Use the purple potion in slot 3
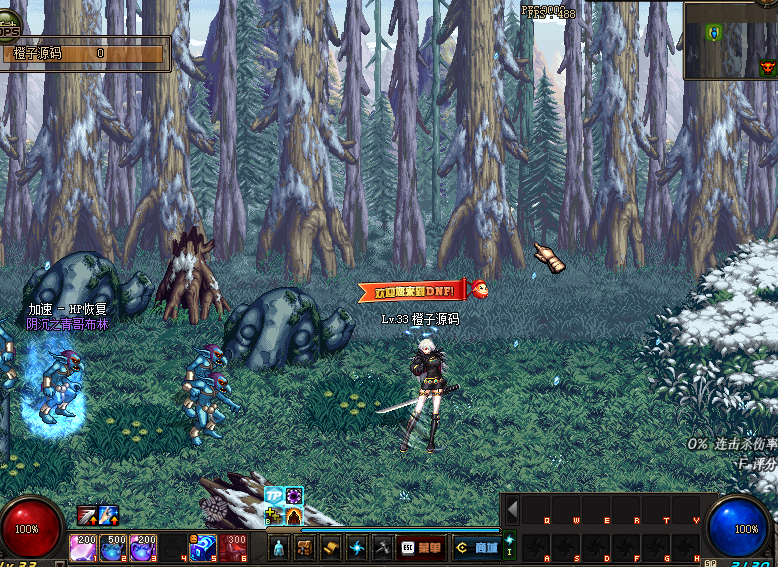This screenshot has height=567, width=778. [143, 547]
